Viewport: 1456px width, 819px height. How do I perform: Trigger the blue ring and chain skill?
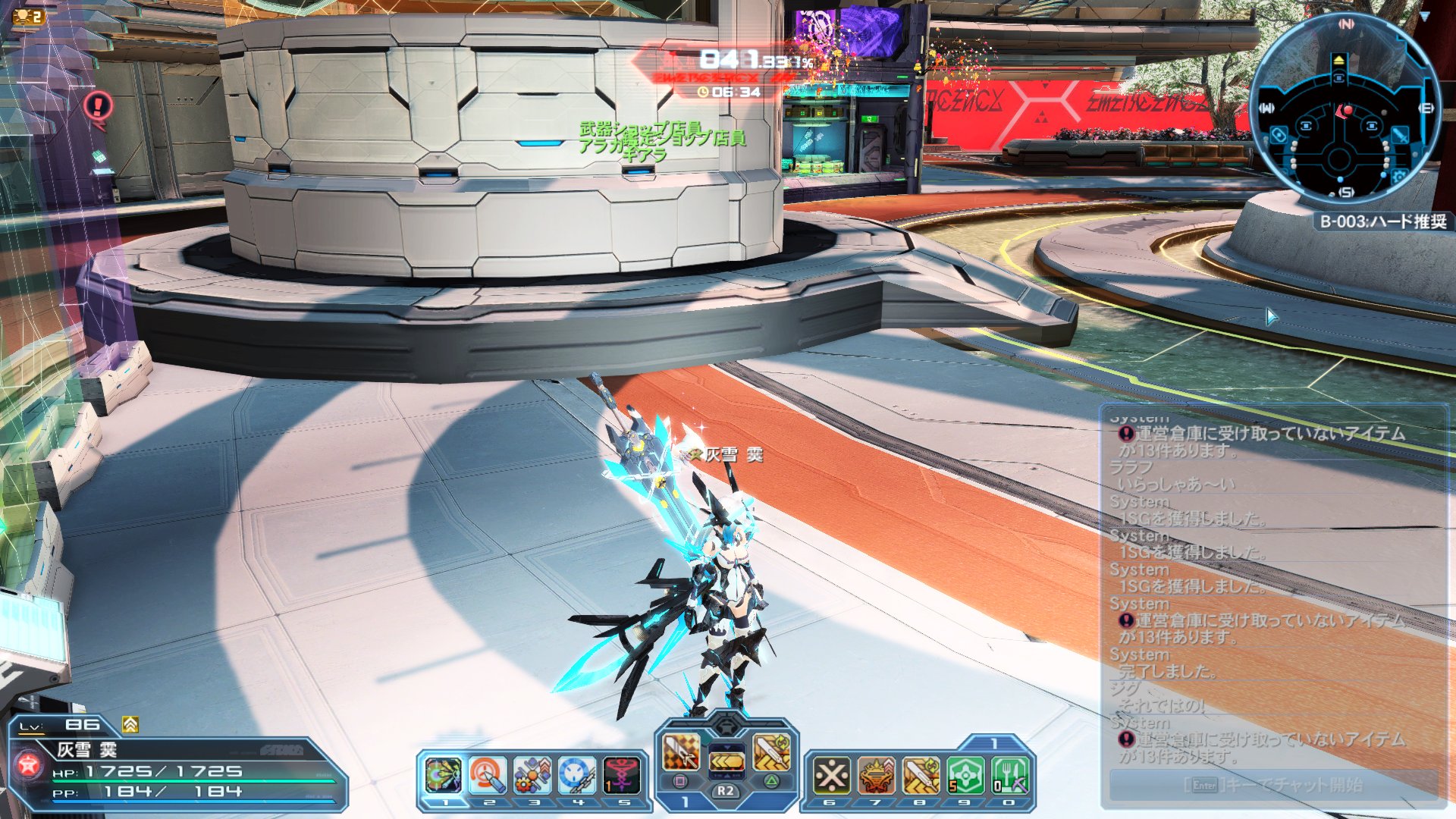pos(577,776)
